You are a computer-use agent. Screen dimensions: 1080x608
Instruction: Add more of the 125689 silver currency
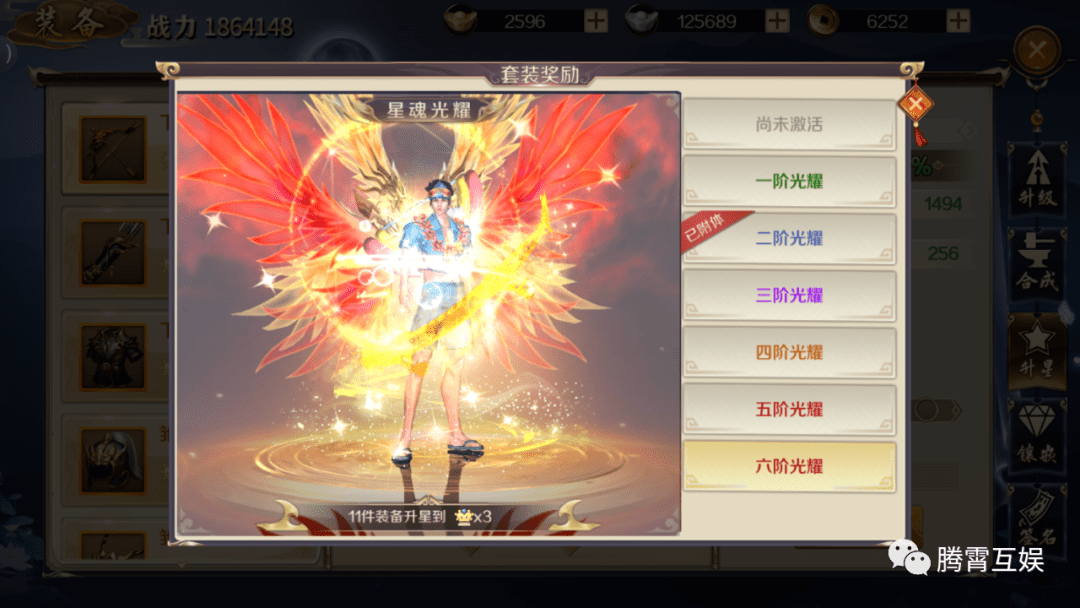click(x=777, y=21)
